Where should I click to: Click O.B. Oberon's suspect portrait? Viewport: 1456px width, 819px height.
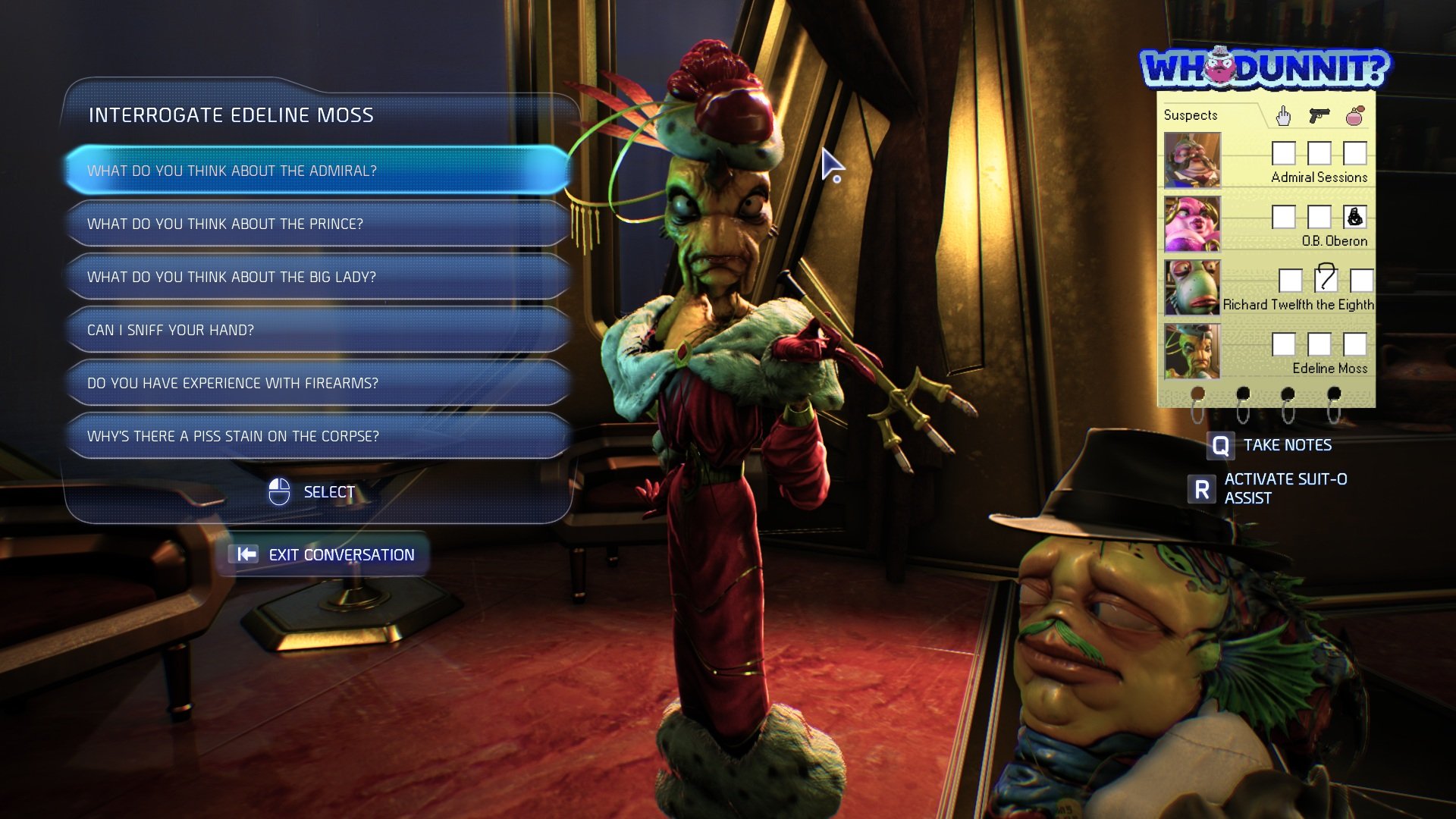[1192, 224]
